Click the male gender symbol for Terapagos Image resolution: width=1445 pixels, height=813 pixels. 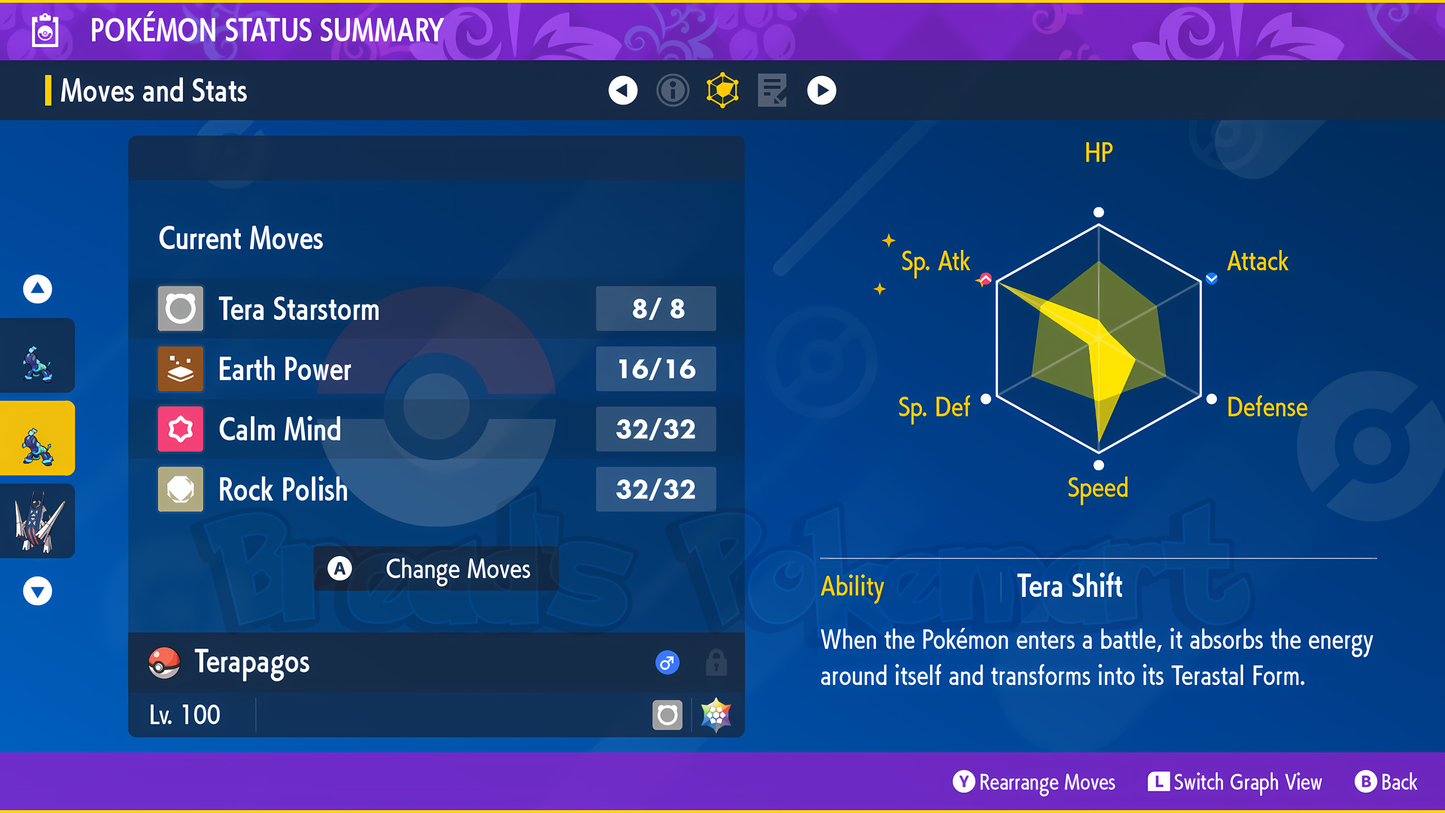click(667, 662)
